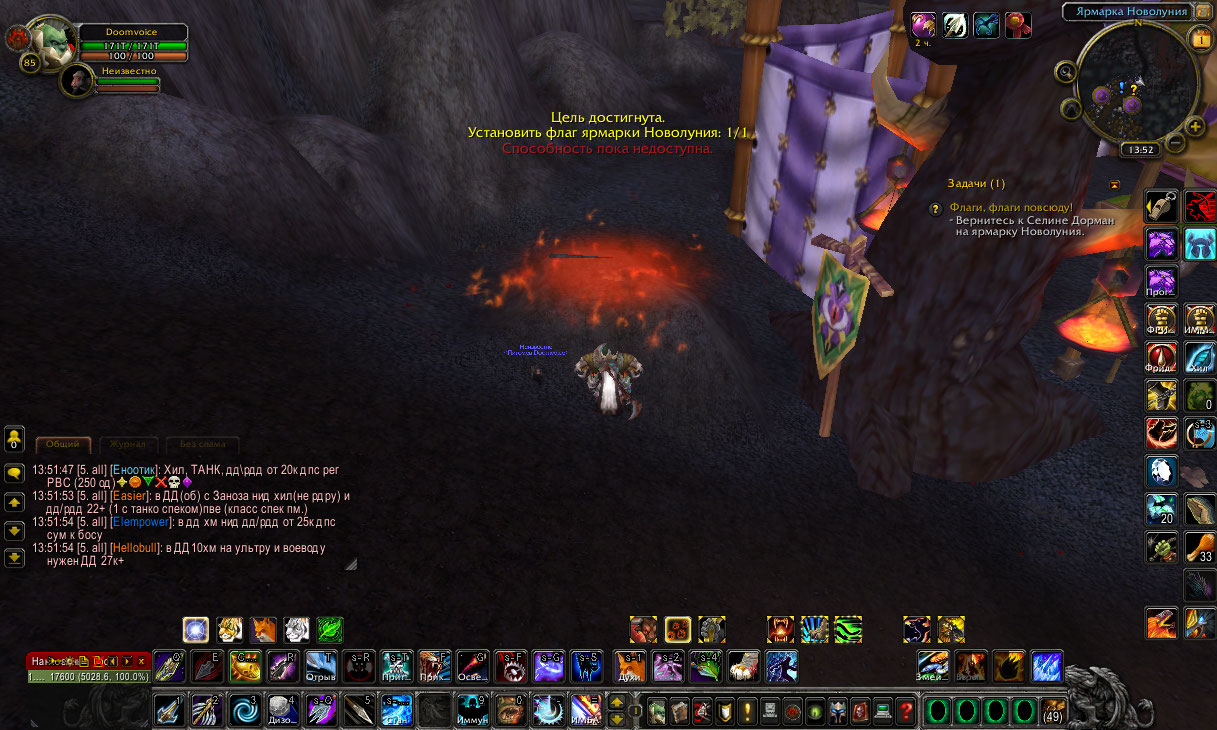The image size is (1217, 730).
Task: Click the minimap zoom-out minus button
Action: (x=1176, y=142)
